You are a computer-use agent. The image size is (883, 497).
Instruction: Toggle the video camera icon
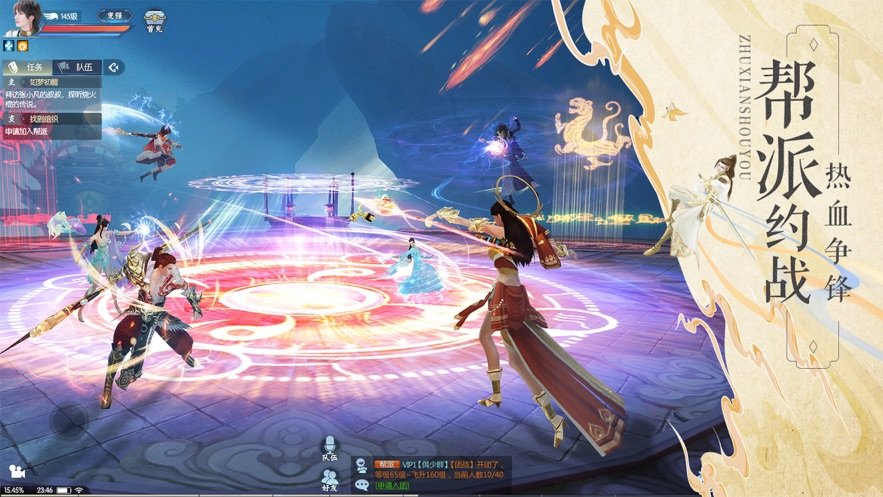[x=14, y=469]
